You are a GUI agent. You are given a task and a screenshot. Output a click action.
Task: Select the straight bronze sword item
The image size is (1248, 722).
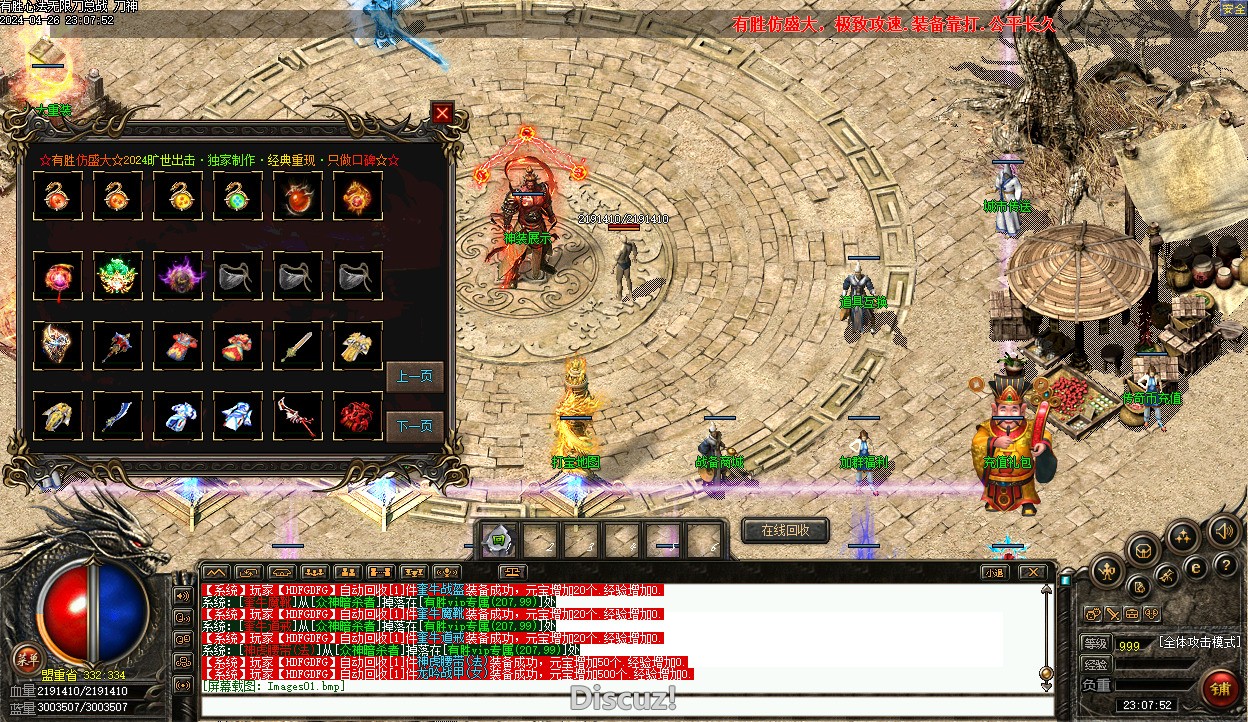tap(298, 345)
